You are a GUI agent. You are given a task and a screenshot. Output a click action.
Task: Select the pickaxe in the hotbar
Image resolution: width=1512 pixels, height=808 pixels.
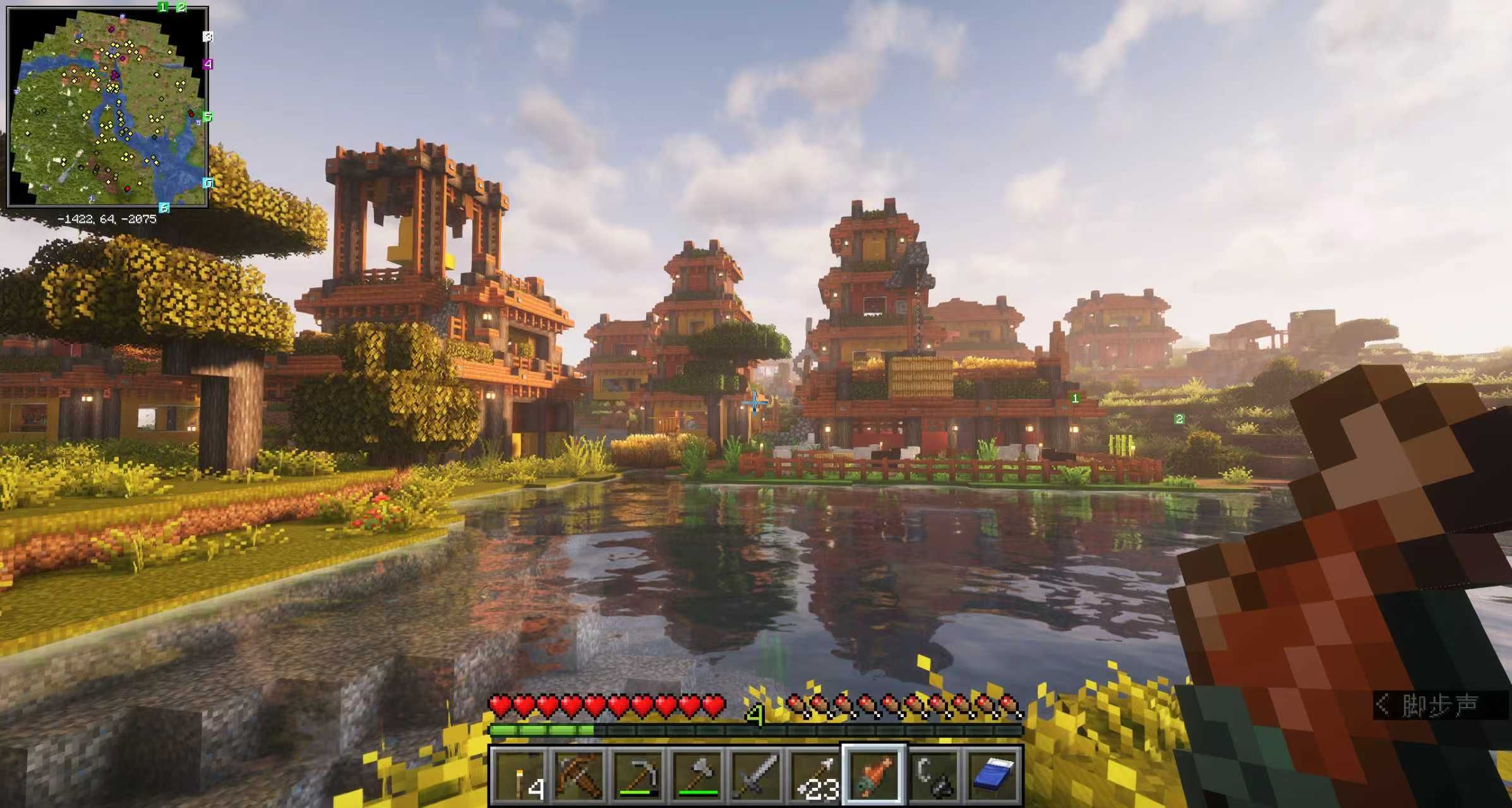coord(638,775)
